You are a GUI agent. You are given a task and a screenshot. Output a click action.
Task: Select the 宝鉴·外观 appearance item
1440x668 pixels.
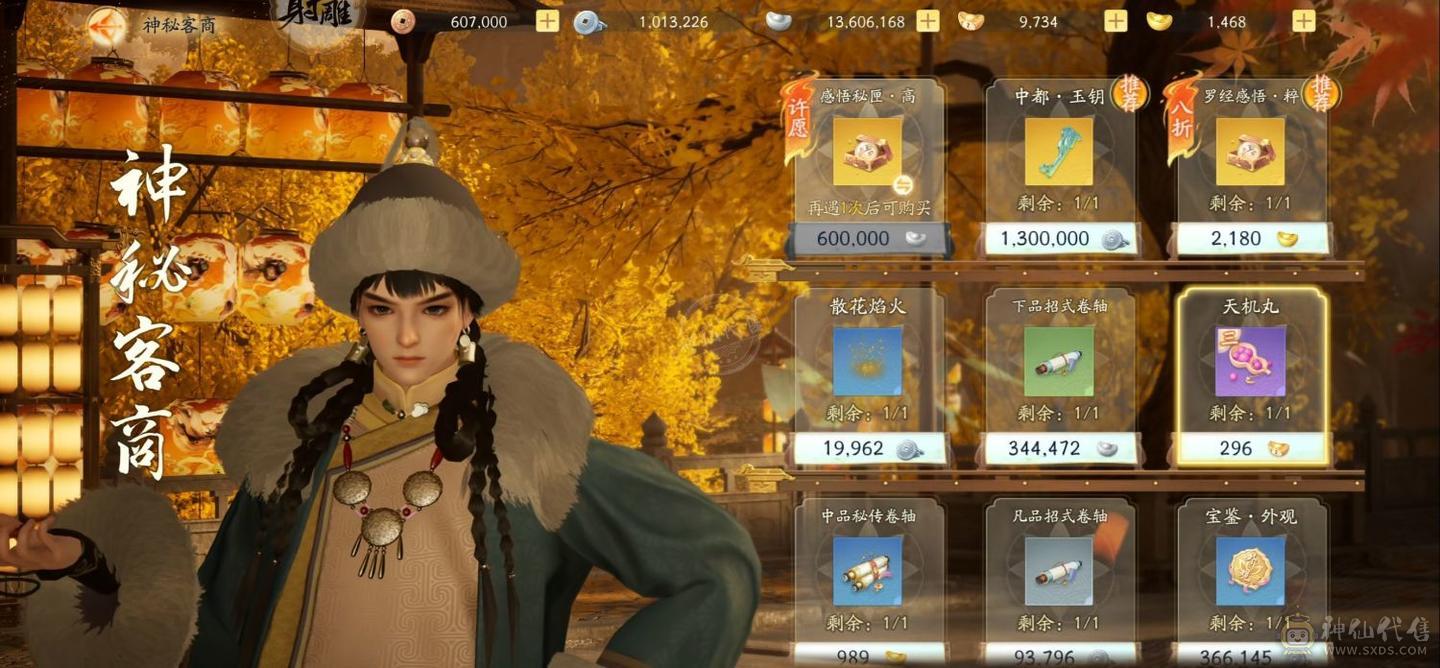(x=1250, y=572)
